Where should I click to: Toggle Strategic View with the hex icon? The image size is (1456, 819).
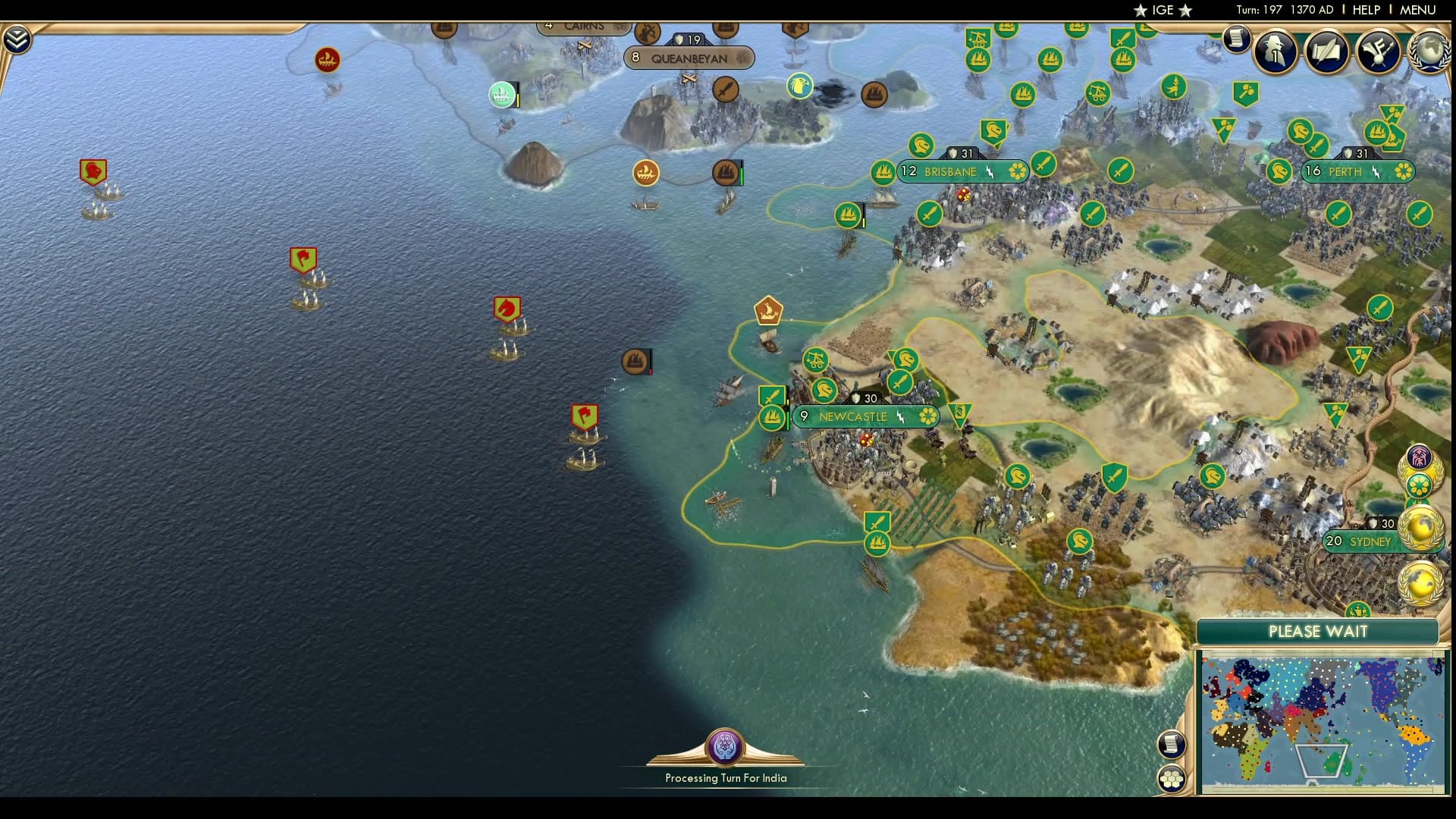point(1172,777)
